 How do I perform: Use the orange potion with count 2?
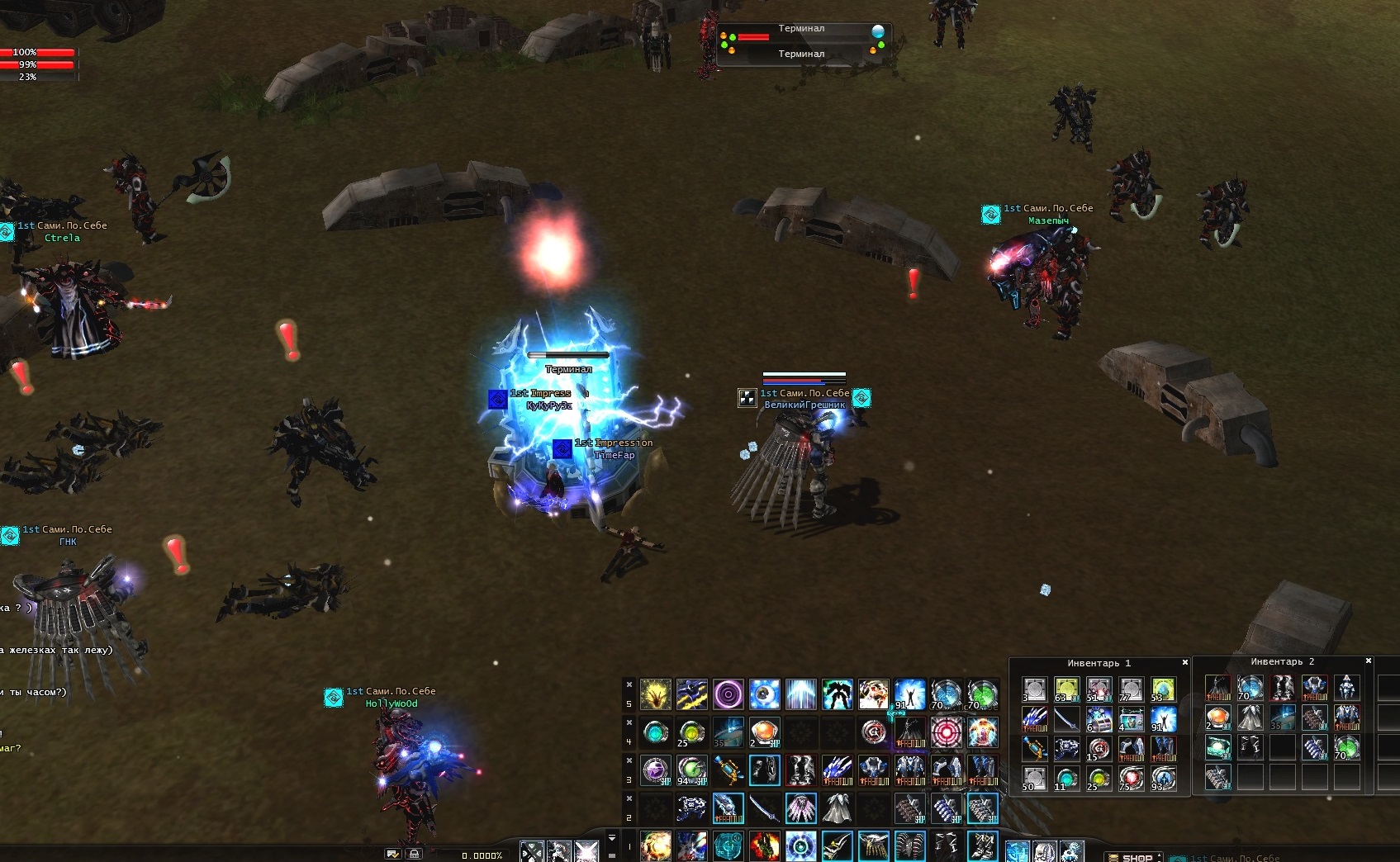pyautogui.click(x=765, y=732)
